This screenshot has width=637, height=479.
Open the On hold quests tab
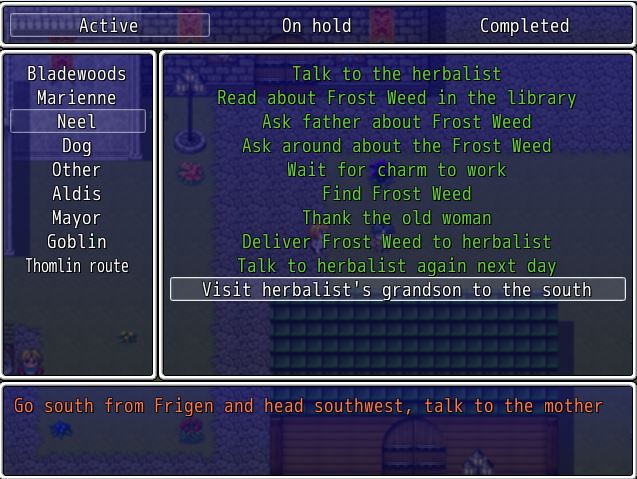coord(316,25)
